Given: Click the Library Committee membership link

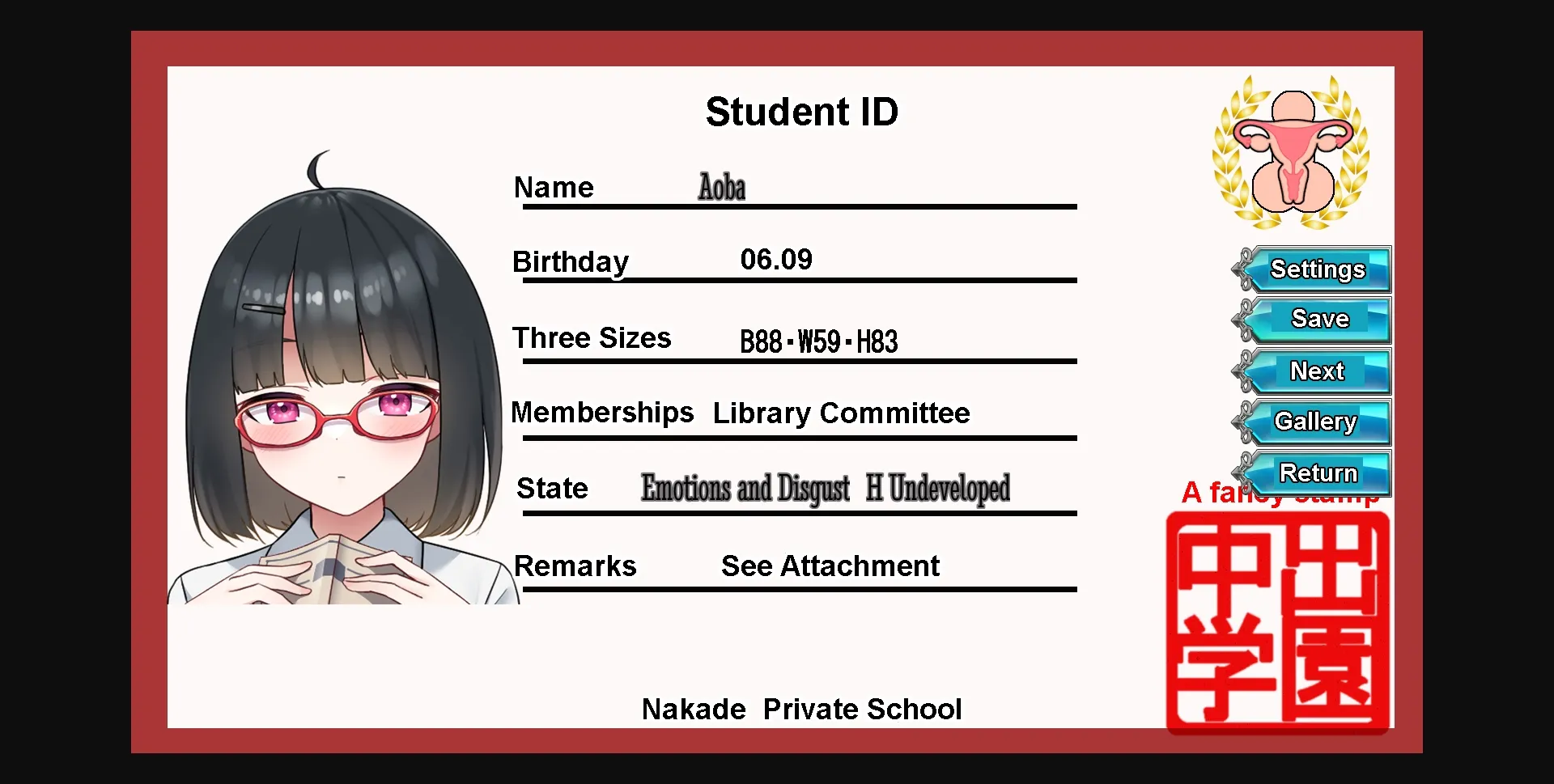Looking at the screenshot, I should coord(840,413).
